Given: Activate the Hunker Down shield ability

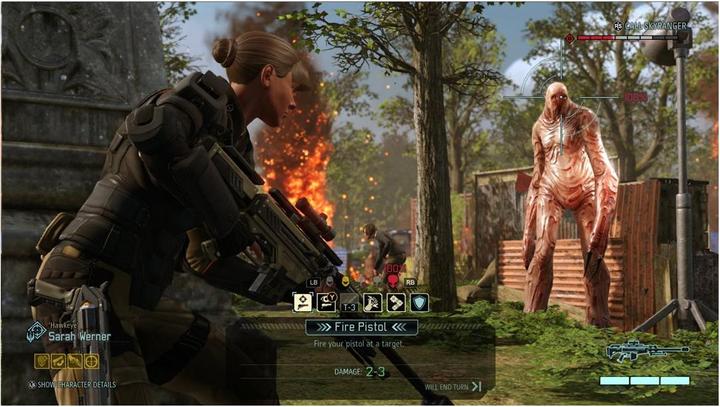Looking at the screenshot, I should point(419,302).
